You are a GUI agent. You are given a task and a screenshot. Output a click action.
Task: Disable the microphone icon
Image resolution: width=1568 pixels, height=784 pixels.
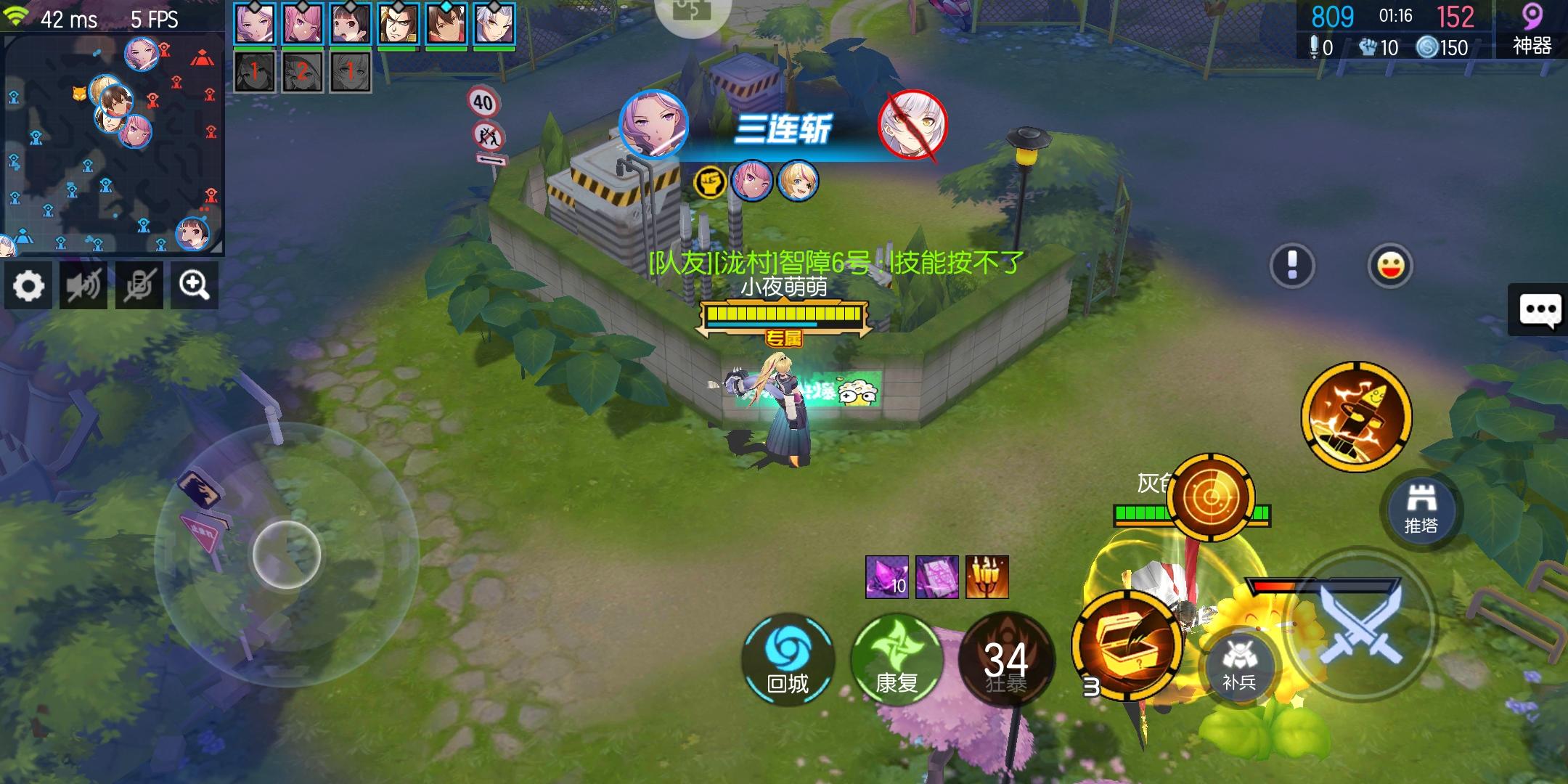[x=138, y=285]
